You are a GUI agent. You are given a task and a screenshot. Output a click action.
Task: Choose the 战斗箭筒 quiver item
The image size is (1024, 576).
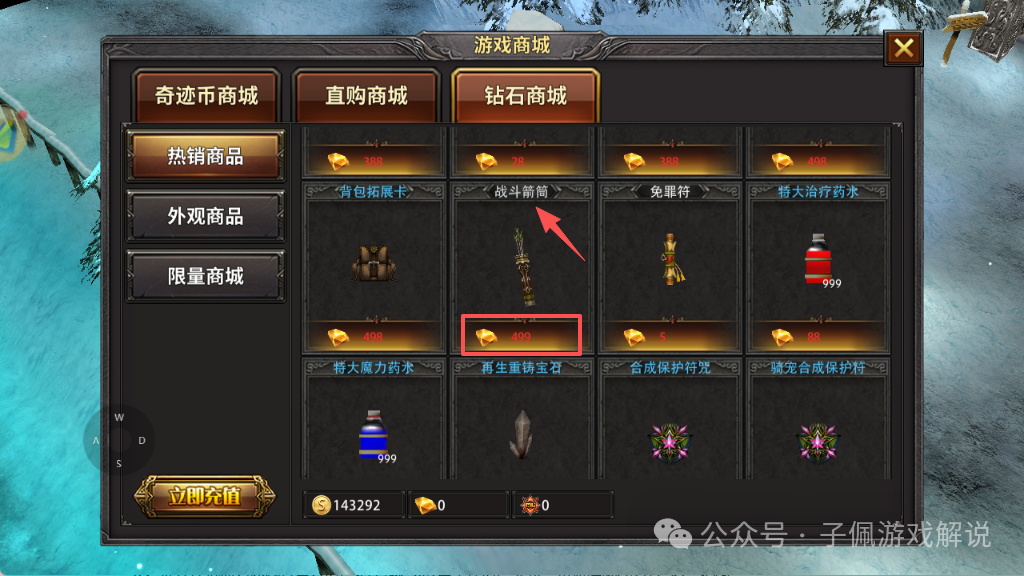521,264
